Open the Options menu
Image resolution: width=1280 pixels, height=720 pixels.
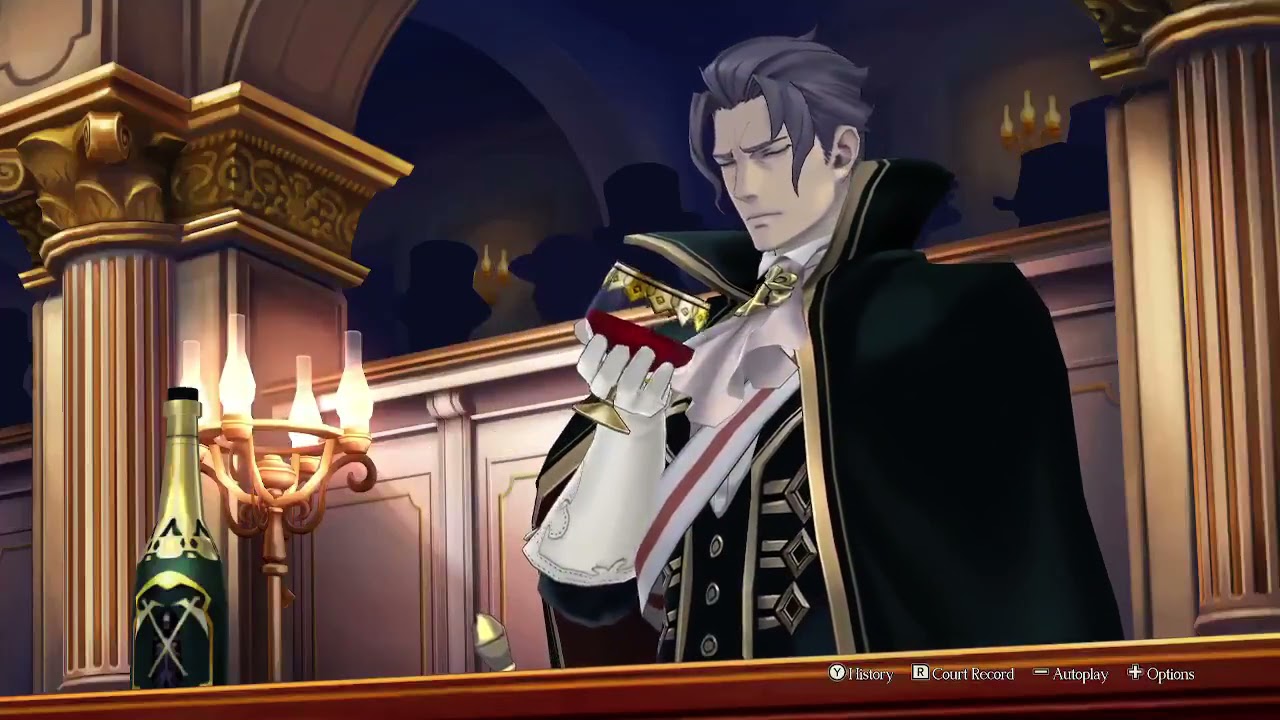click(x=1161, y=674)
